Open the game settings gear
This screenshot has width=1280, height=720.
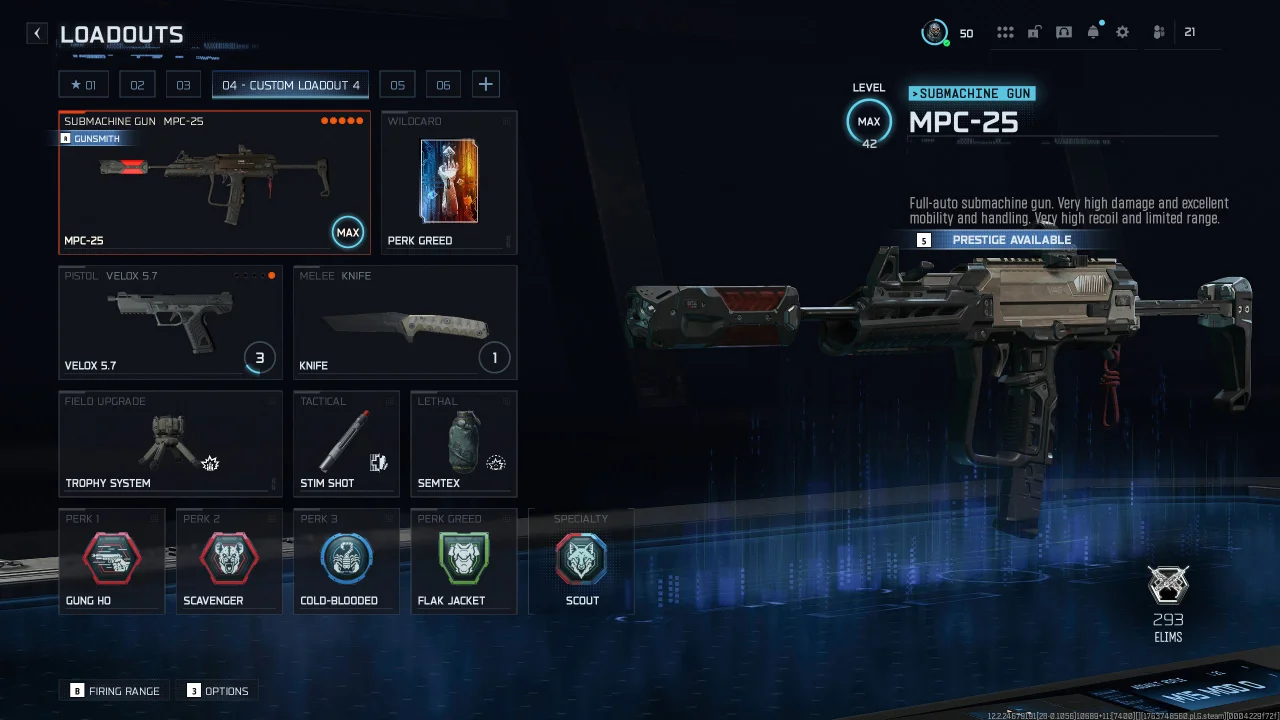(x=1122, y=31)
